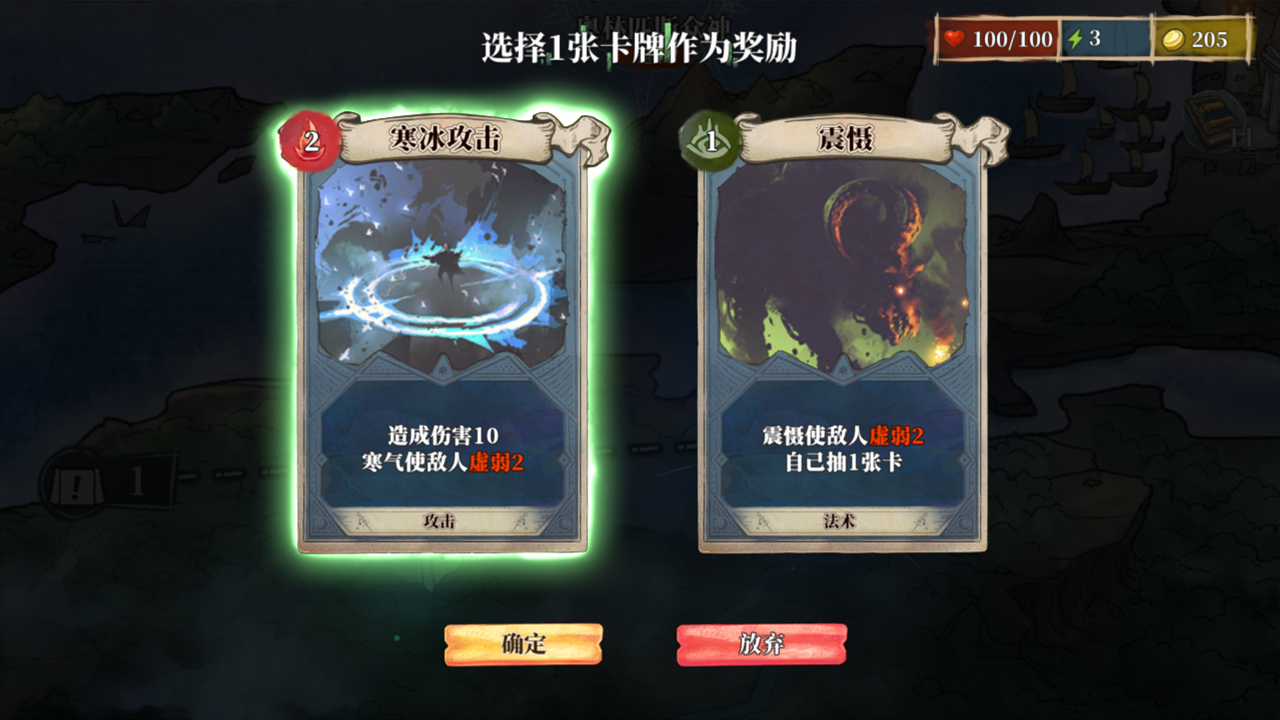The width and height of the screenshot is (1280, 720).
Task: Click the 选择1张卡牌作为奖励 header
Action: click(640, 42)
